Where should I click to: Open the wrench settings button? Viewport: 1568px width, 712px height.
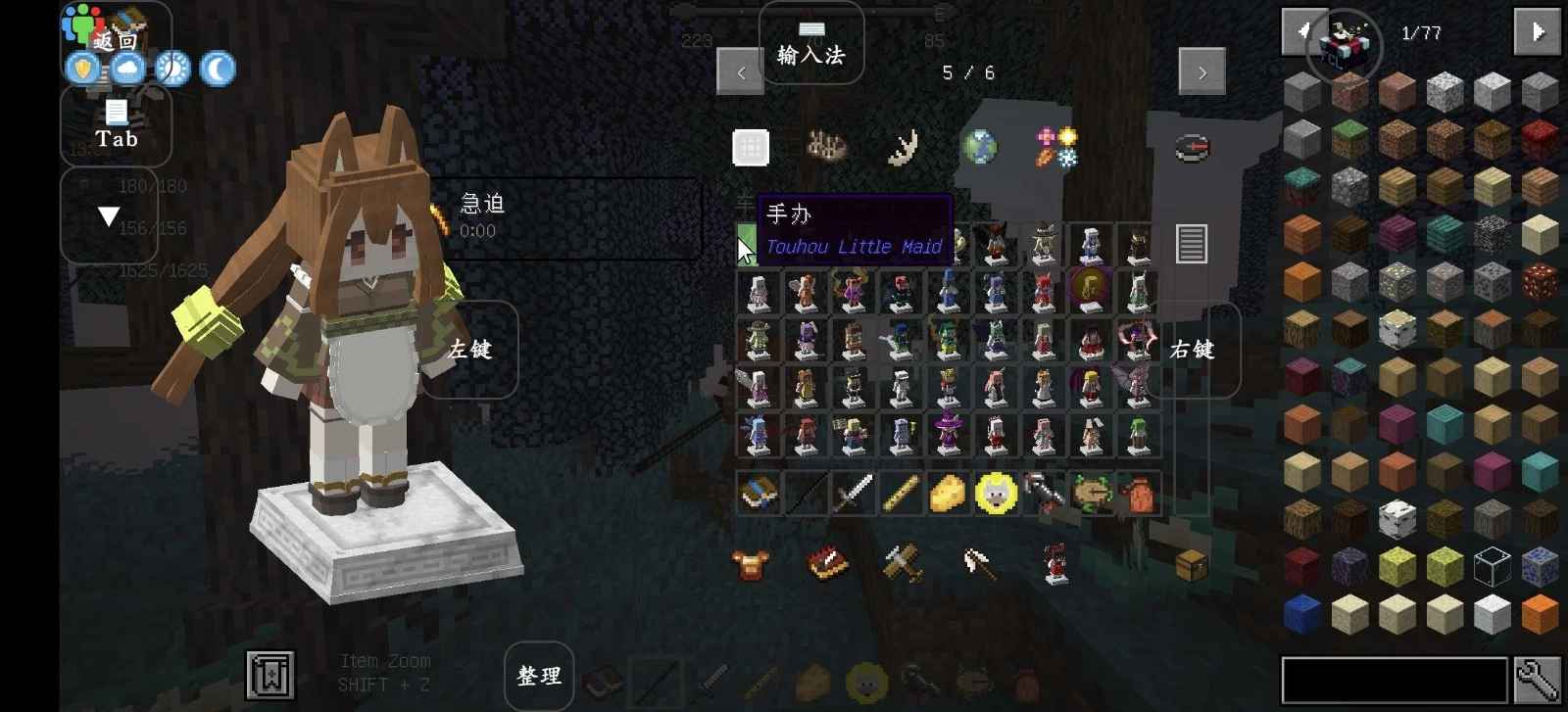1537,680
